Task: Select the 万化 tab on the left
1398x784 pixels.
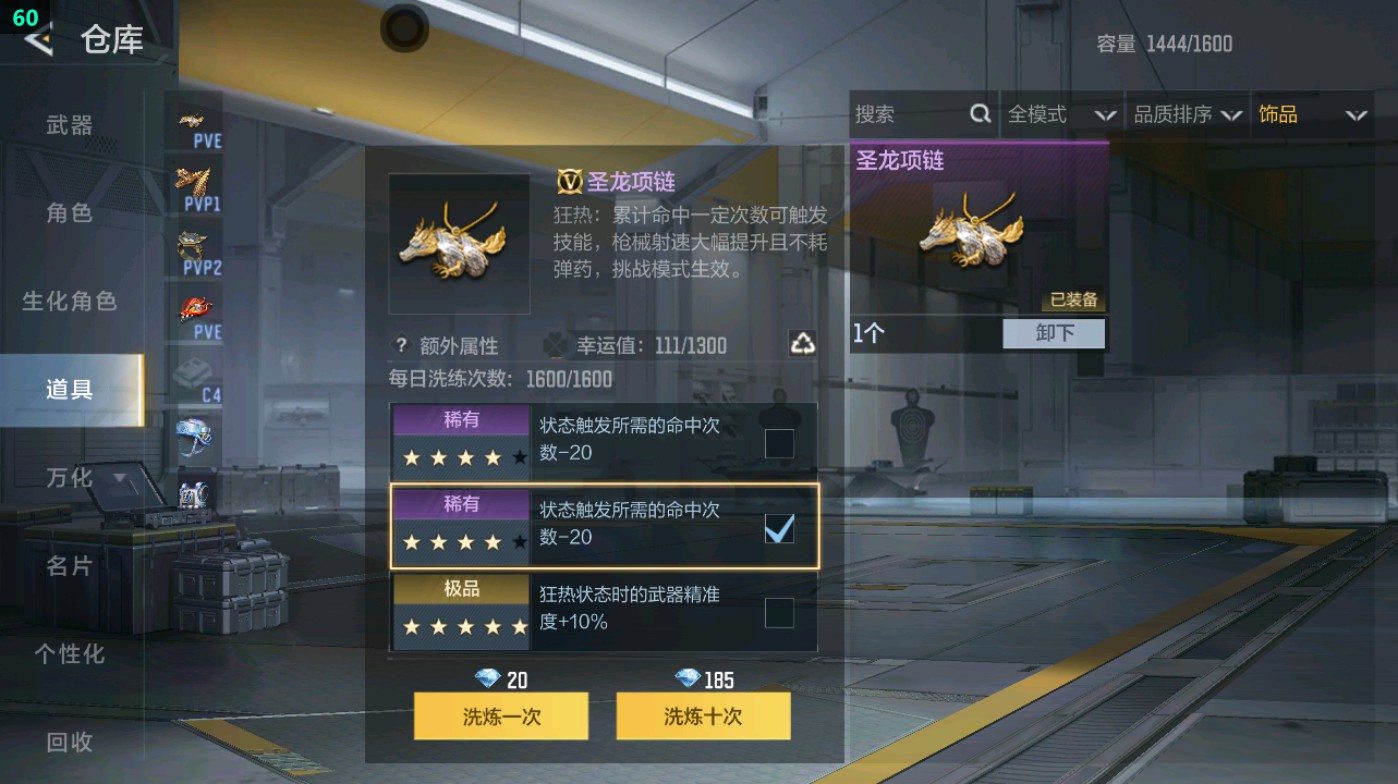Action: (x=70, y=478)
